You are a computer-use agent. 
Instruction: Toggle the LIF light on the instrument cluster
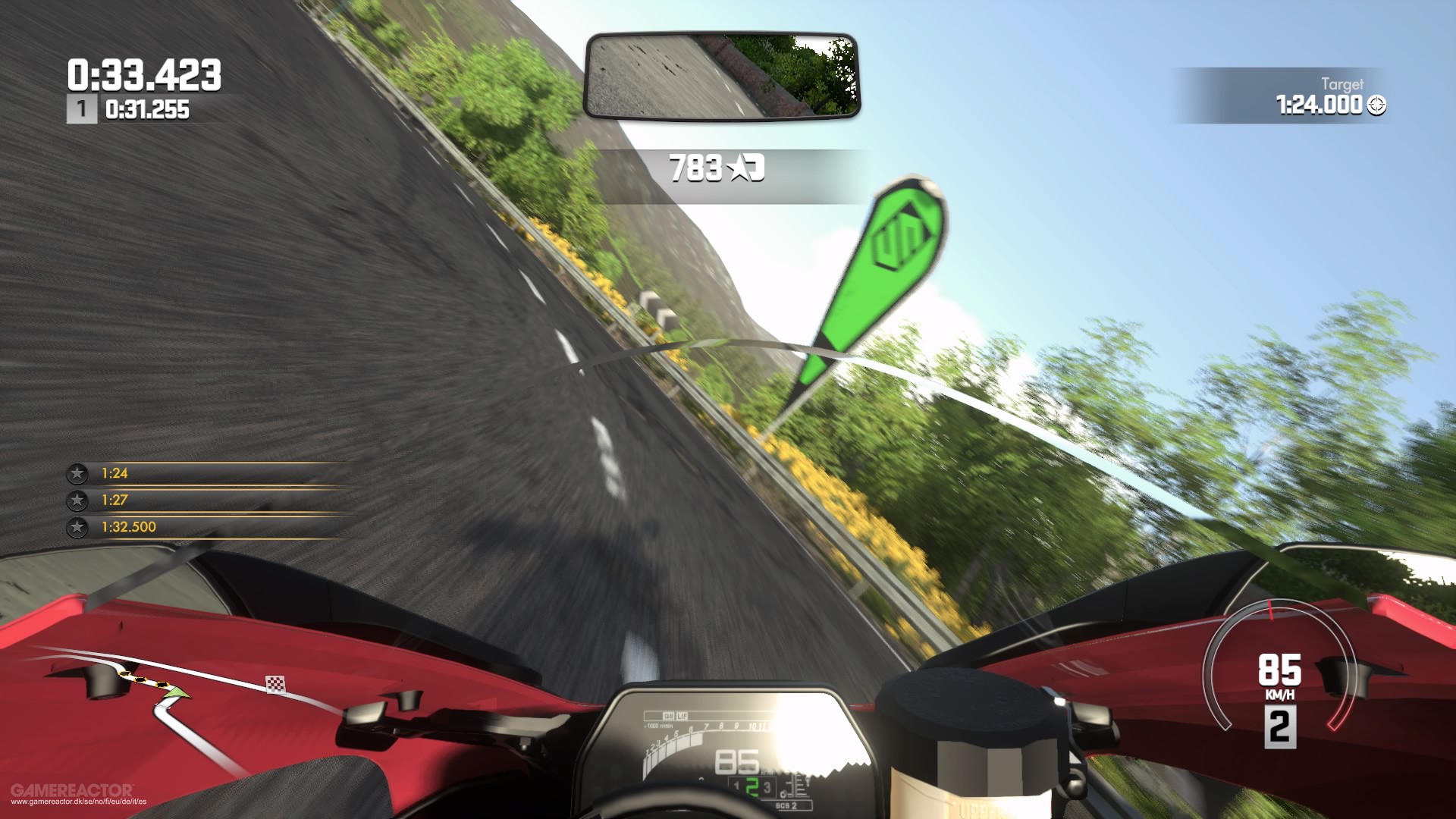[x=682, y=715]
